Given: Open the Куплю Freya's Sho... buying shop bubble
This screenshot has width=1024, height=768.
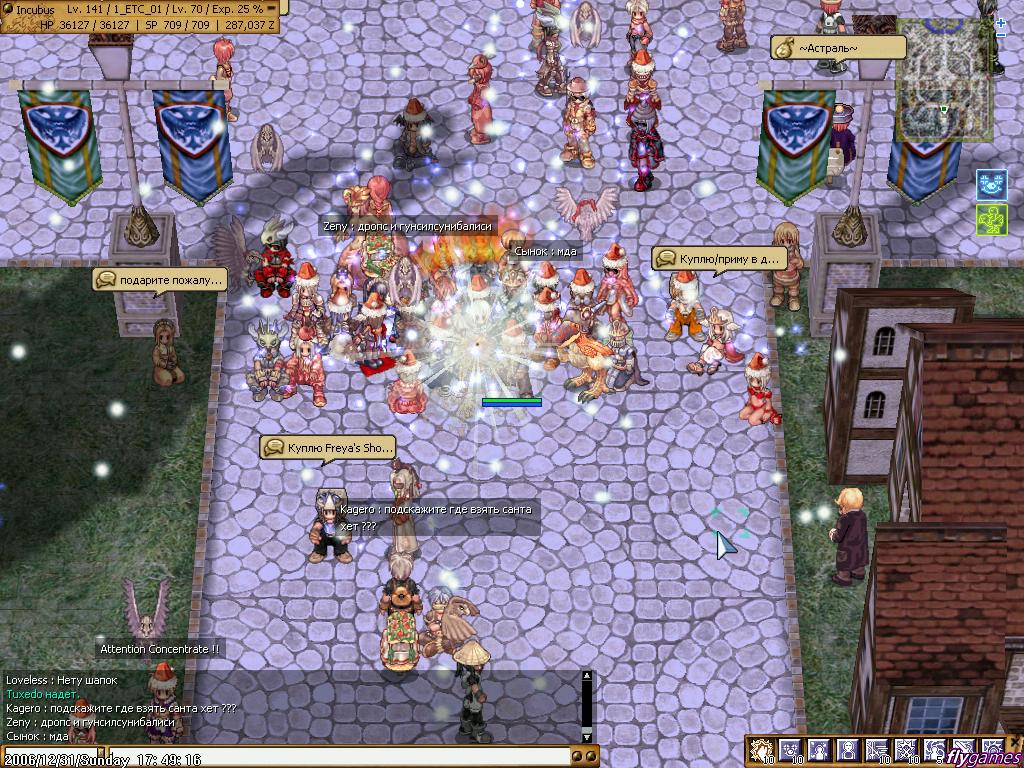Looking at the screenshot, I should (328, 448).
